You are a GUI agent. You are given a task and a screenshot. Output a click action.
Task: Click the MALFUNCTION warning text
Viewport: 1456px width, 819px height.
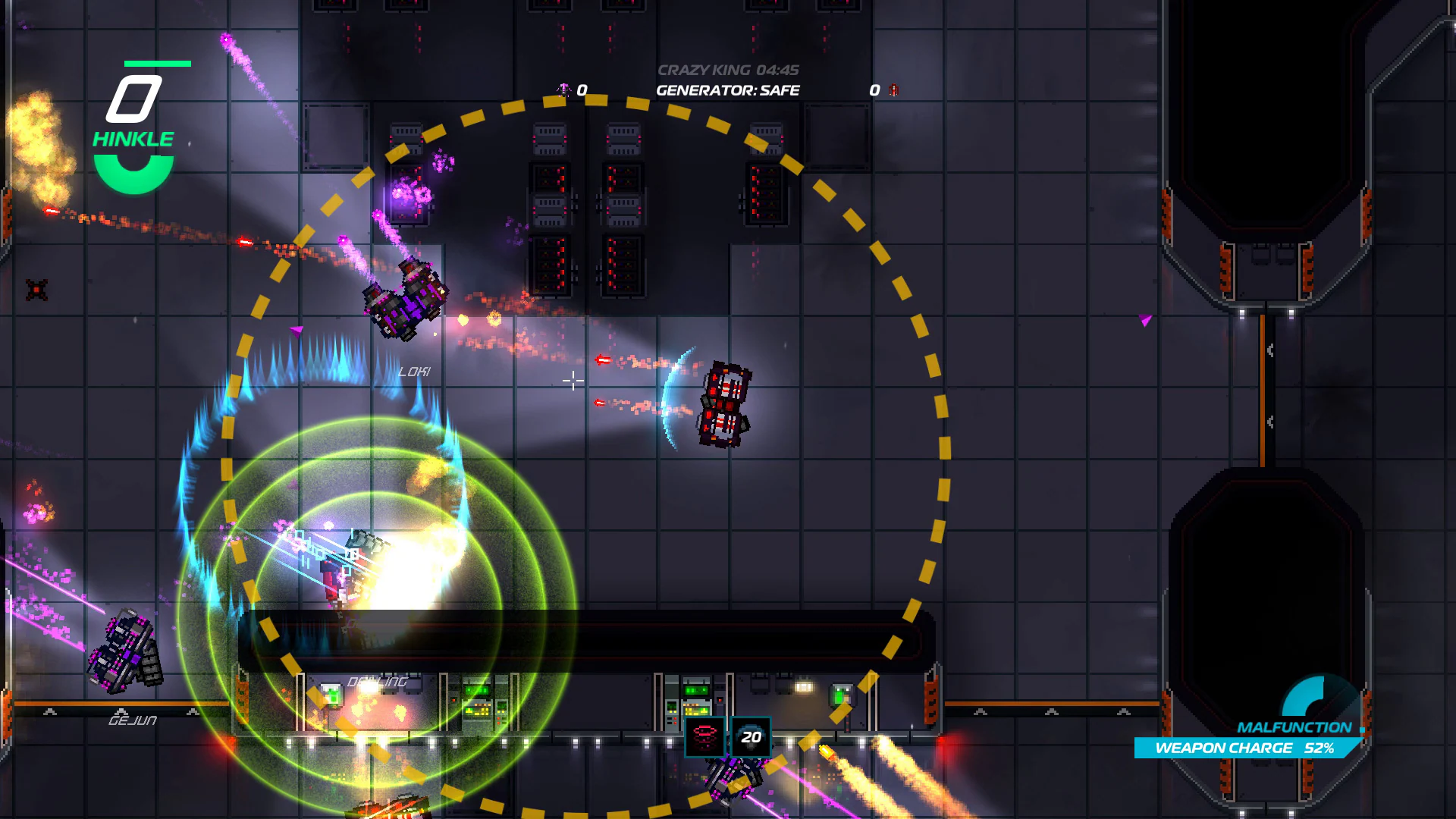(x=1297, y=726)
